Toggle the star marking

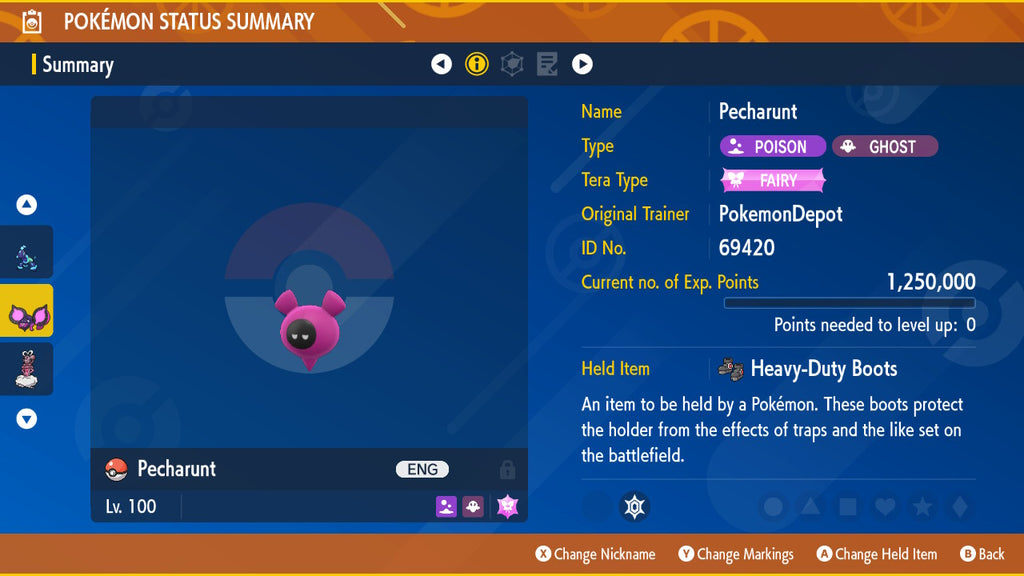[922, 507]
